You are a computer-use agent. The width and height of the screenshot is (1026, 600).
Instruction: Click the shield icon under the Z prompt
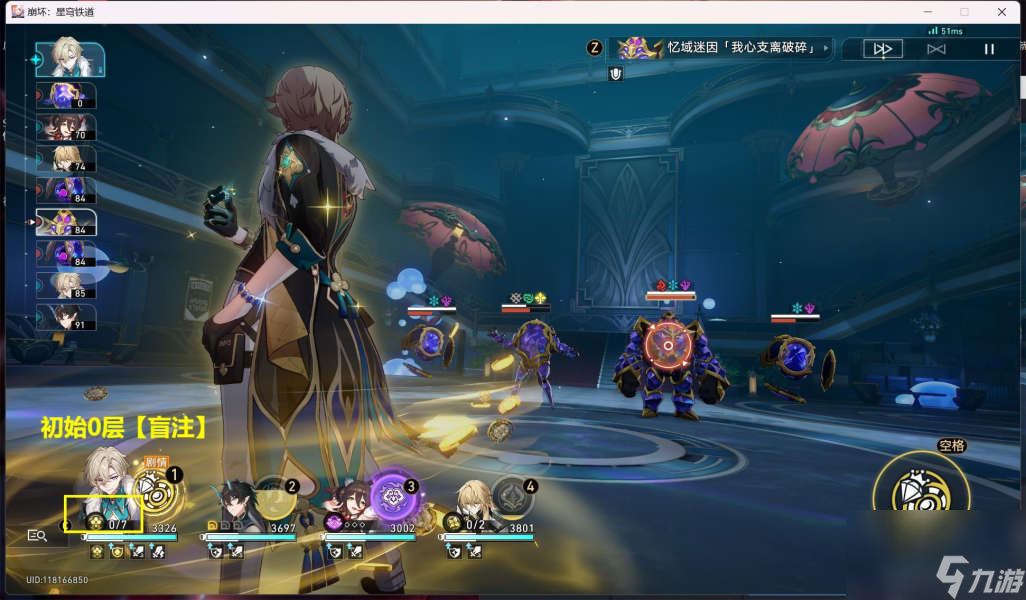pyautogui.click(x=616, y=73)
